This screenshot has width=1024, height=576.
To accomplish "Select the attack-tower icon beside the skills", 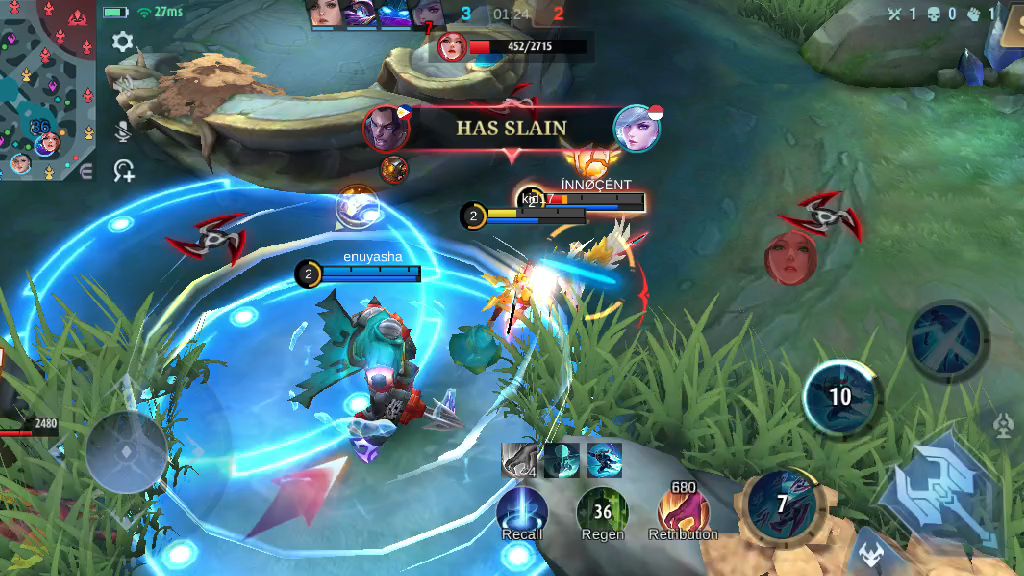I will point(1002,427).
